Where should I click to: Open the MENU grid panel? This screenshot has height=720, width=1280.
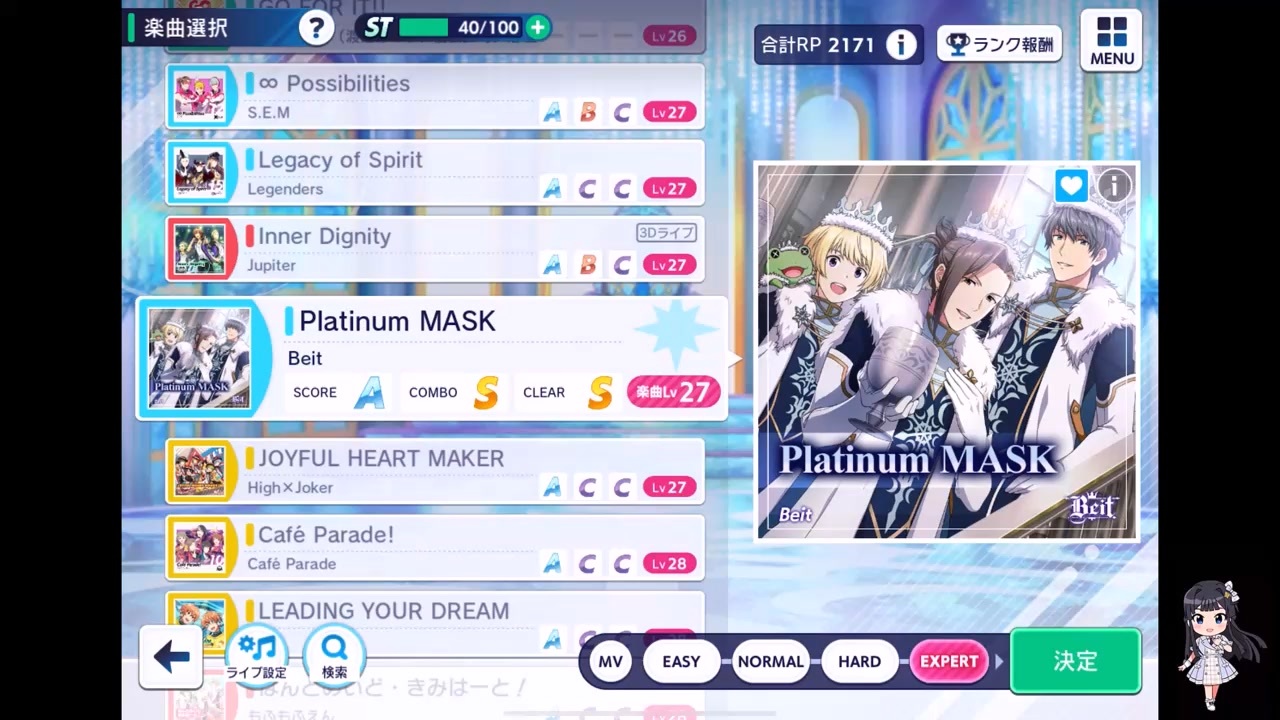tap(1111, 40)
